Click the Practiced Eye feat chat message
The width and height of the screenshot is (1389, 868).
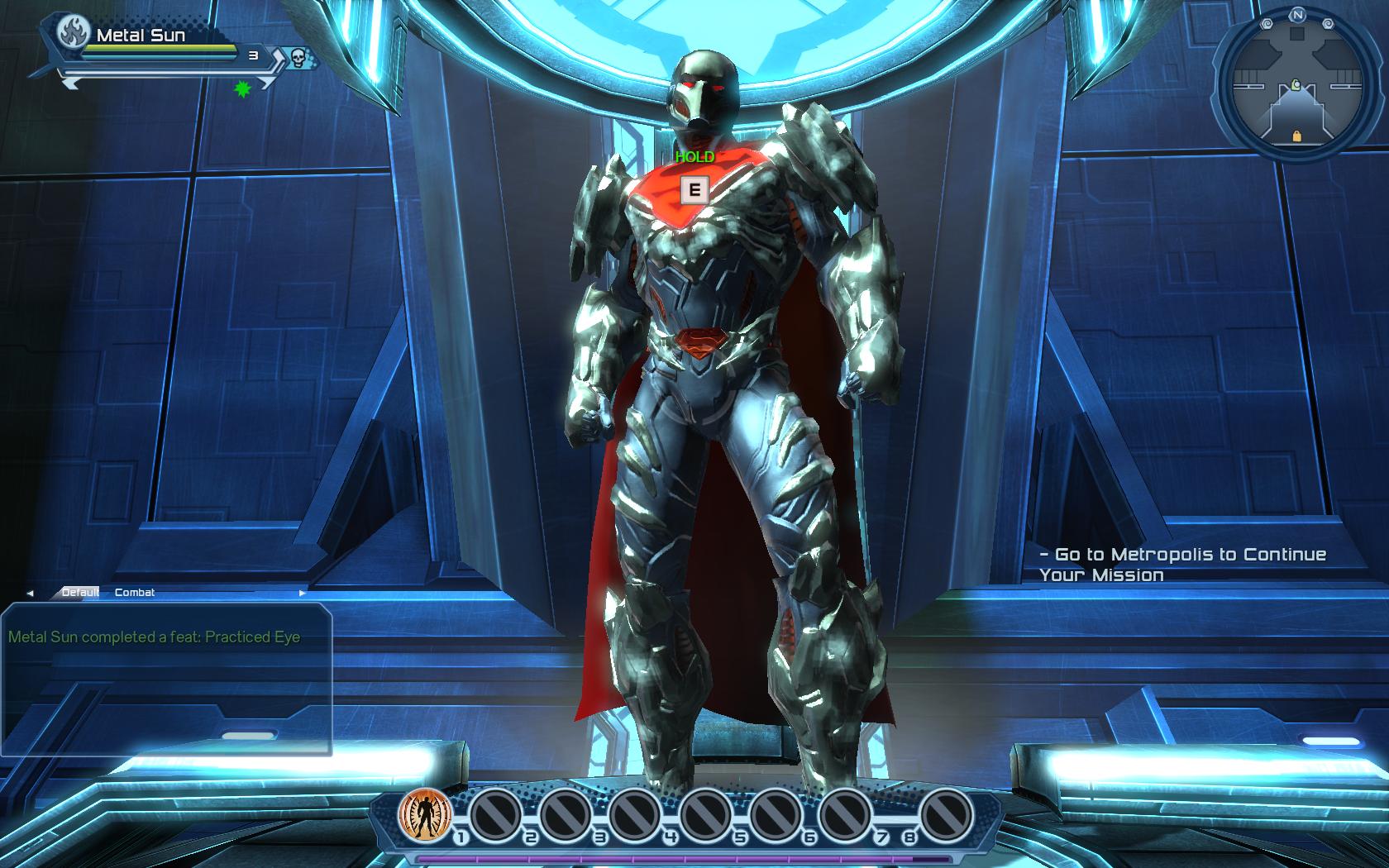(155, 637)
